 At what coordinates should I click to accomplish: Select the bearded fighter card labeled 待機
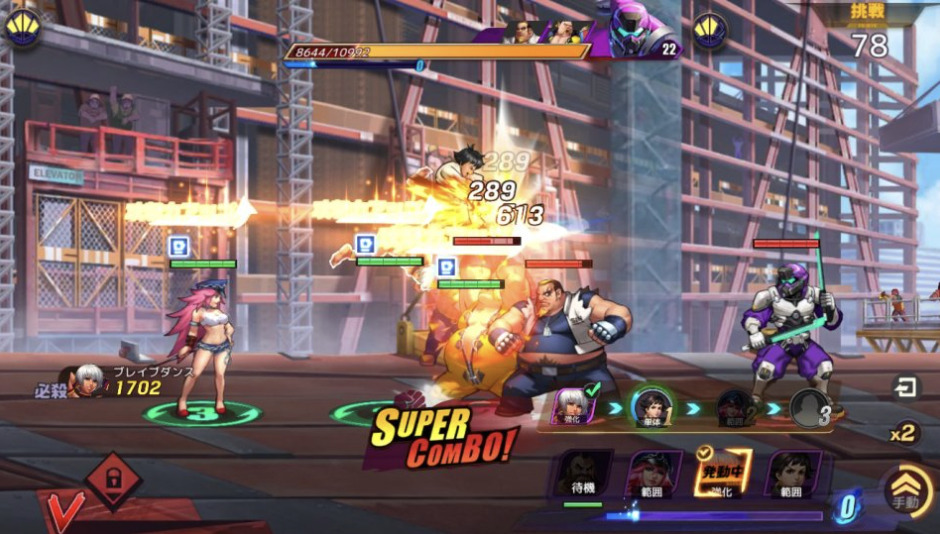tap(583, 475)
